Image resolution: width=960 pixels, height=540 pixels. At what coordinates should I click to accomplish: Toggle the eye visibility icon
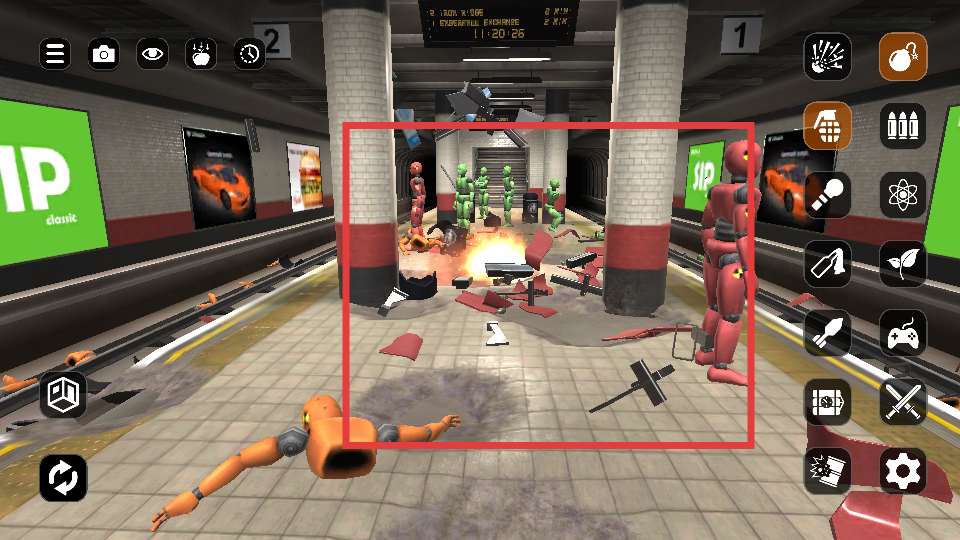[152, 54]
